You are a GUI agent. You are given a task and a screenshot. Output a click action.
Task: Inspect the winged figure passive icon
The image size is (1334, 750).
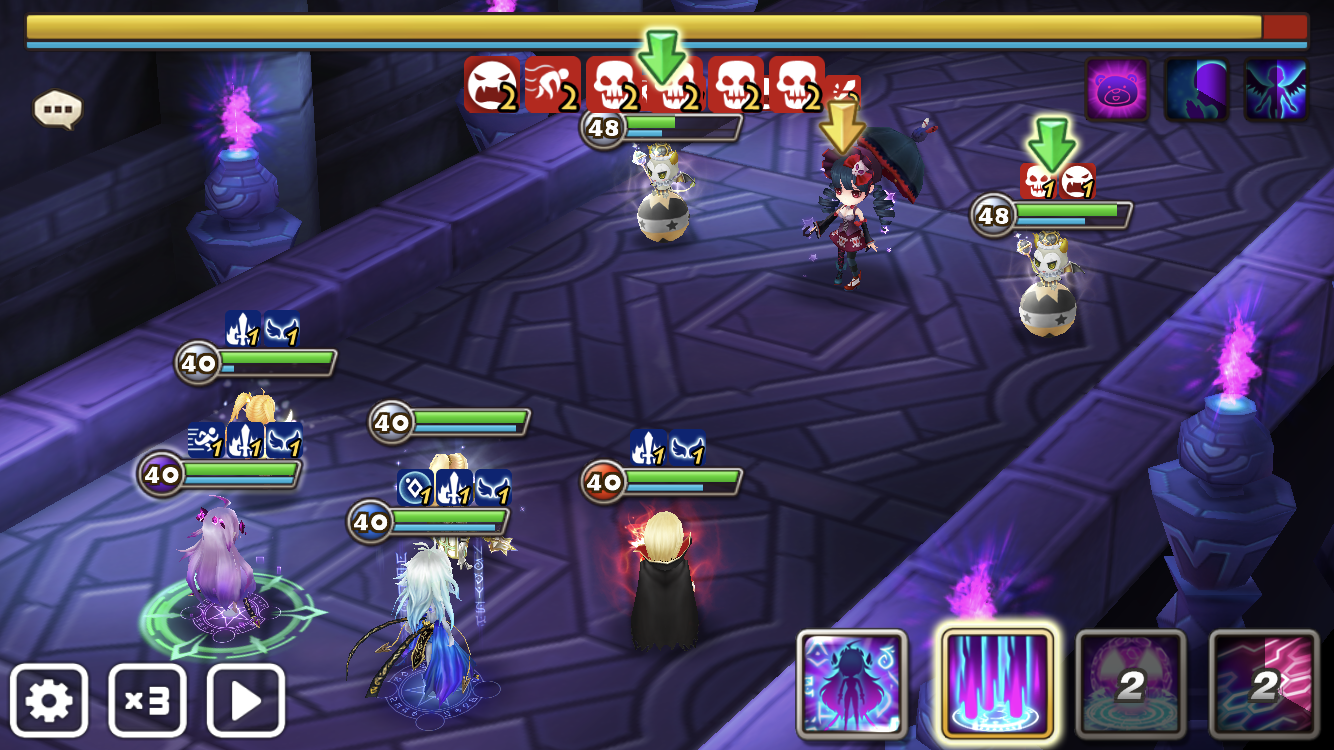coord(1276,90)
